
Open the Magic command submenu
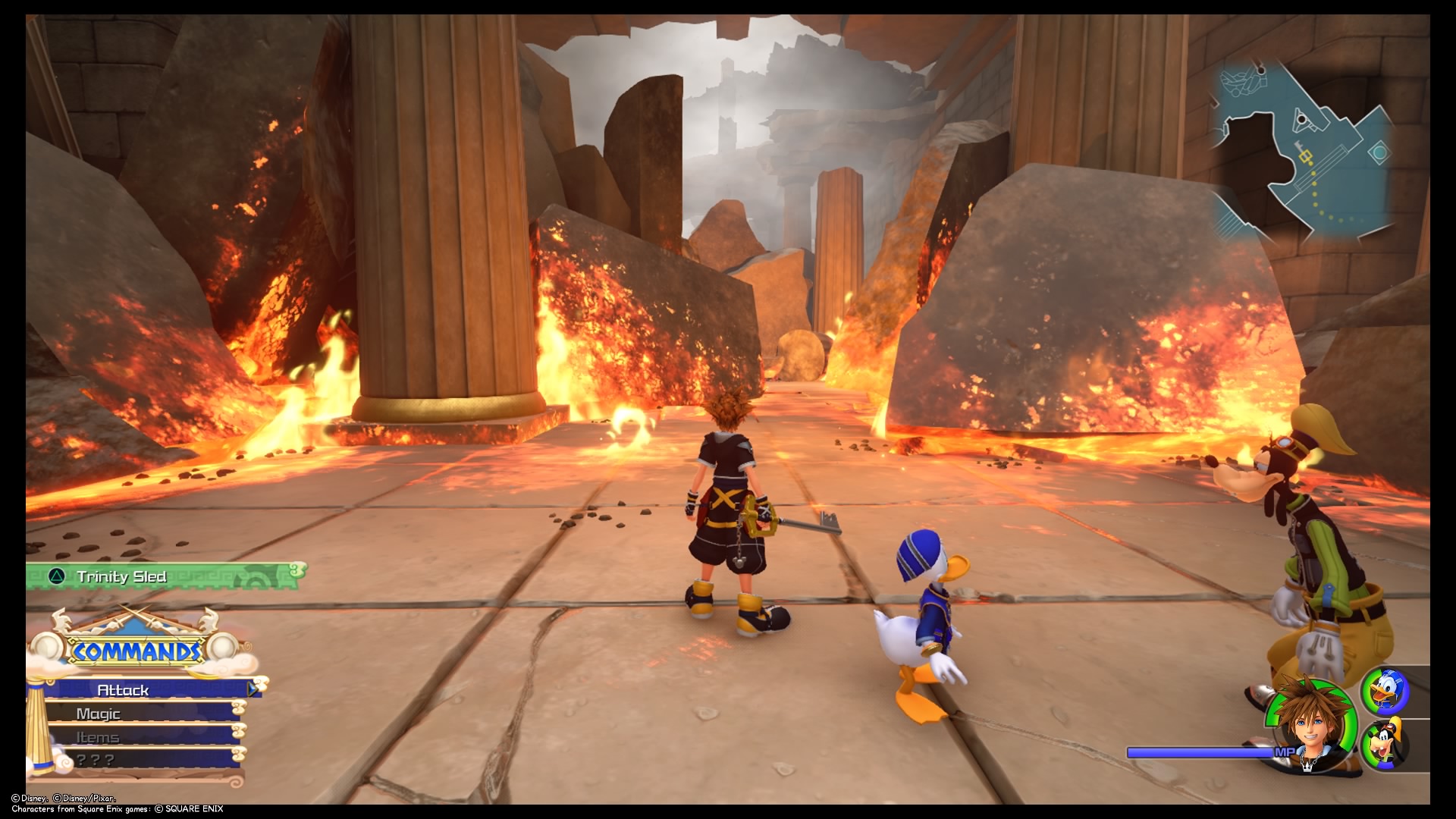tap(99, 712)
